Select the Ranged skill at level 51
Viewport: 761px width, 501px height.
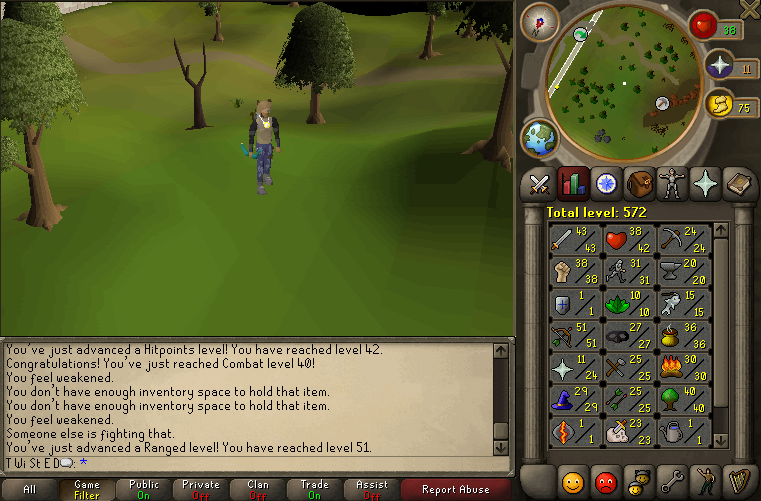point(574,337)
